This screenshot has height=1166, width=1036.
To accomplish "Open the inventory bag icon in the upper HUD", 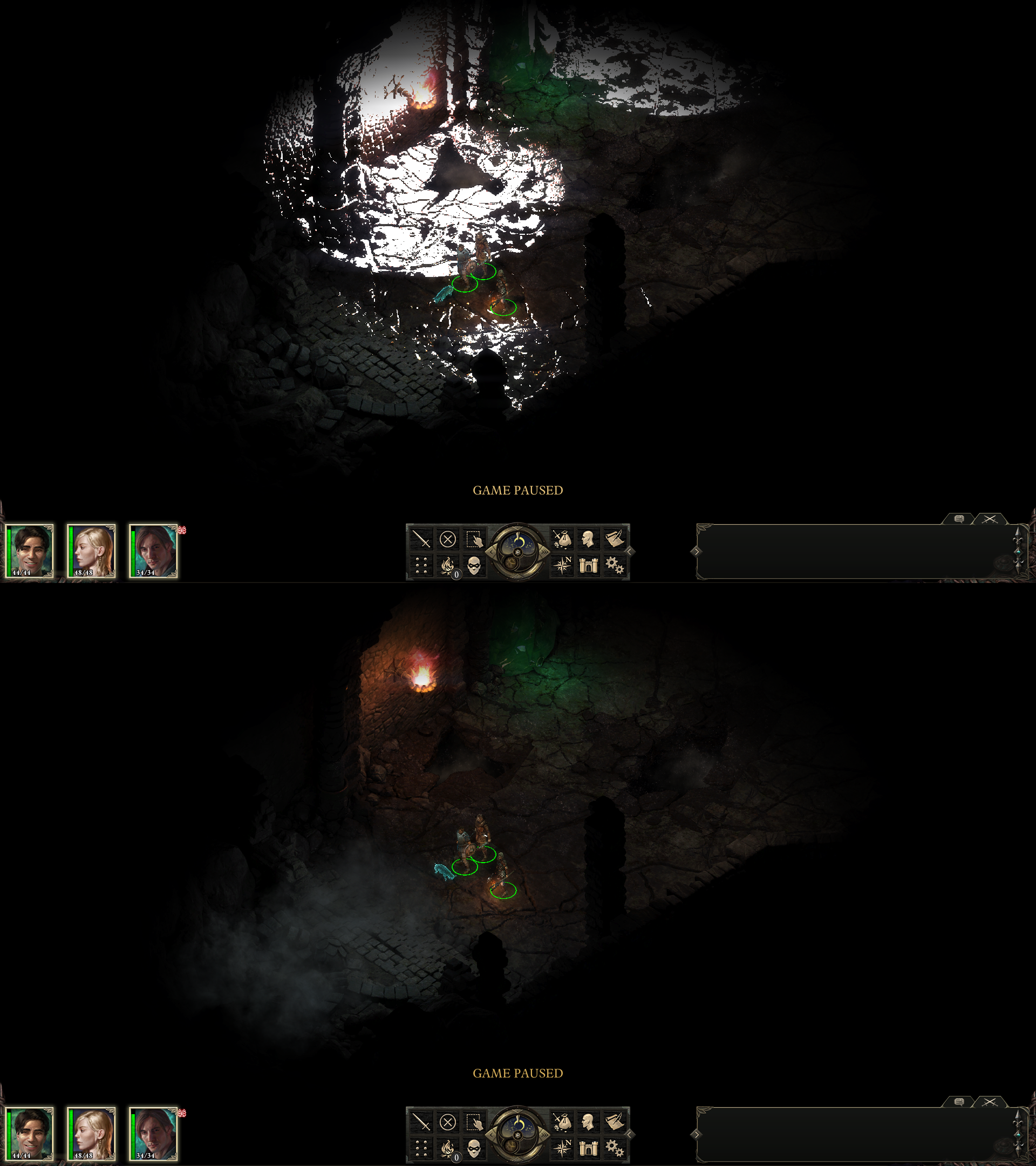I will pos(562,539).
